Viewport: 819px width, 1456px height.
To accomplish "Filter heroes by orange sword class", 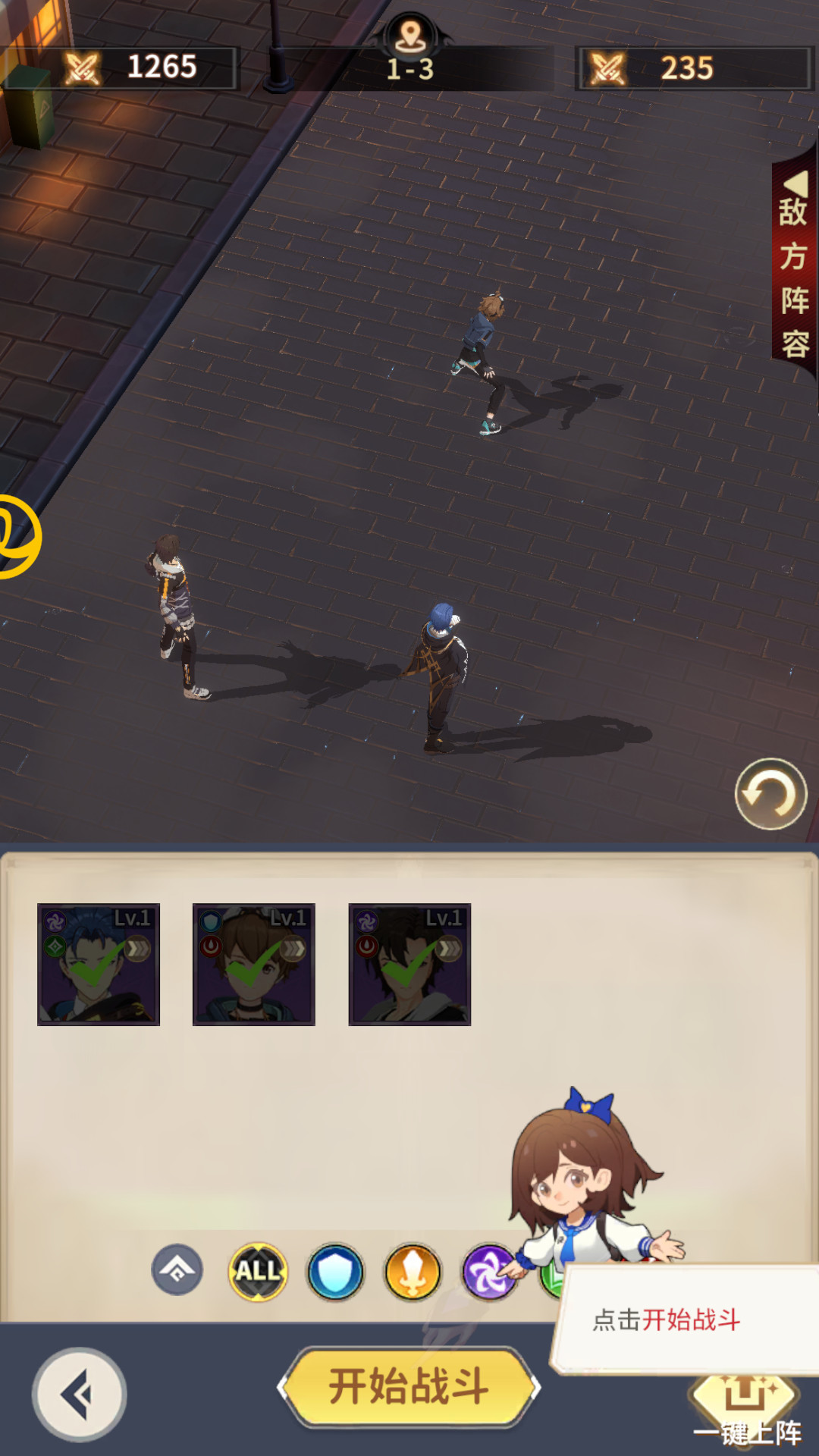I will (x=413, y=1272).
